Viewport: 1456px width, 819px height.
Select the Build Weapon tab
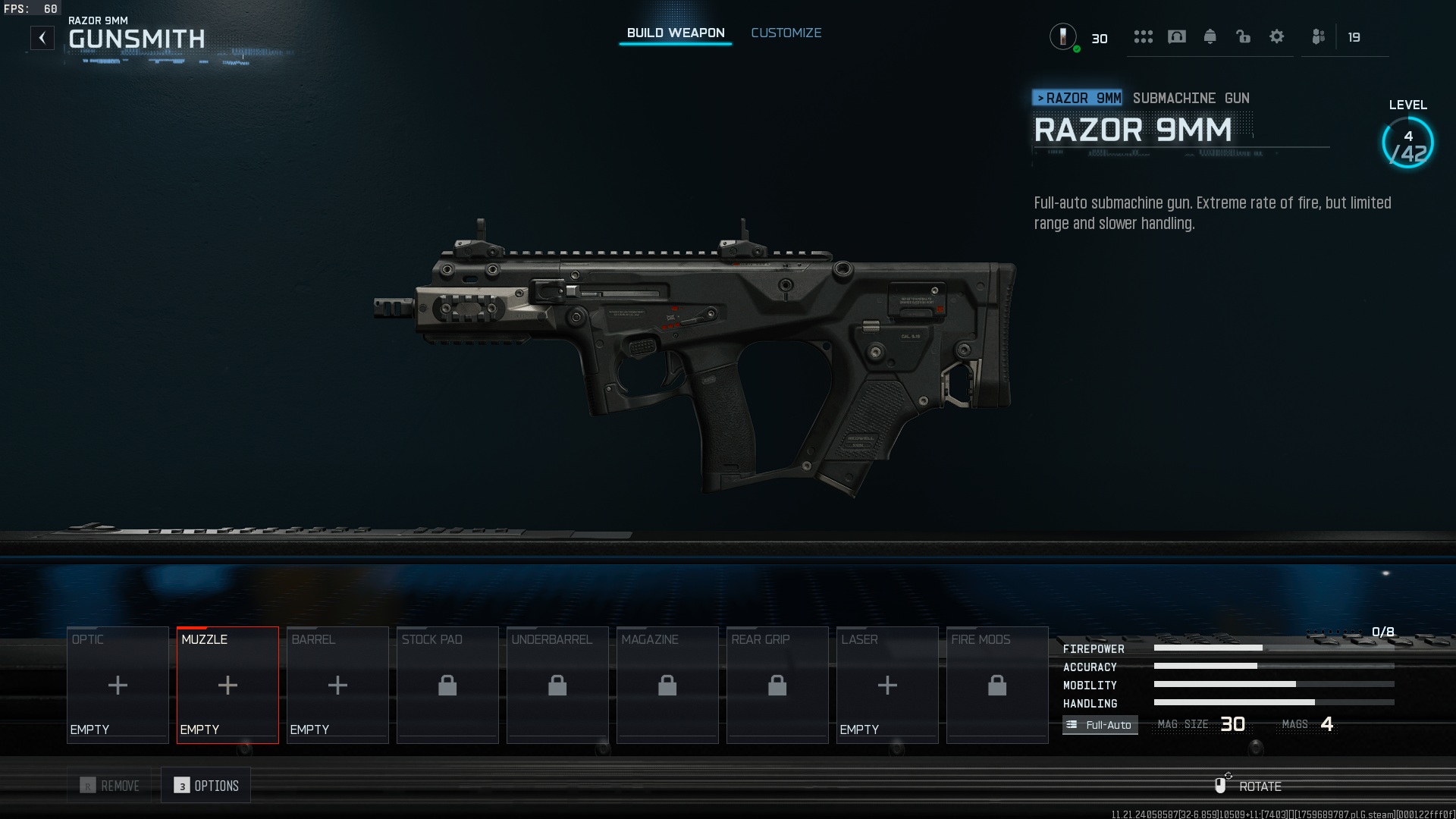pos(675,33)
